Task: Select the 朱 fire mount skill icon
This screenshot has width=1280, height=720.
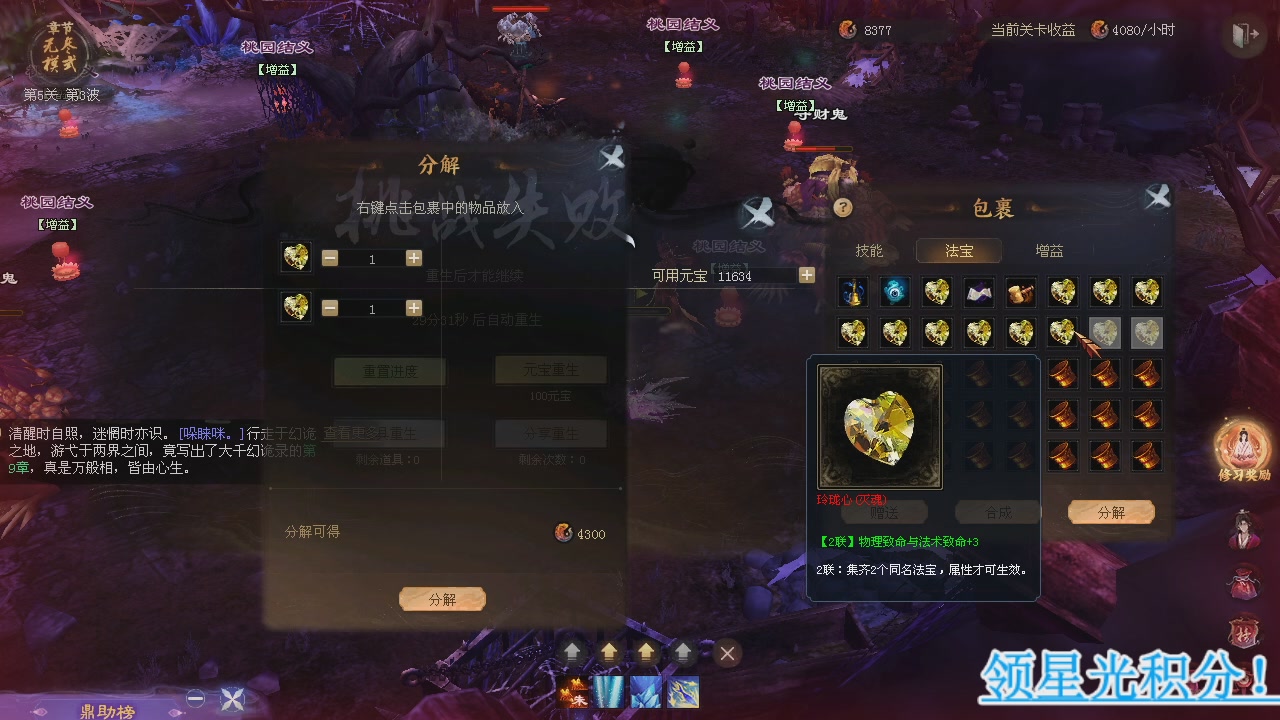Action: click(x=572, y=690)
